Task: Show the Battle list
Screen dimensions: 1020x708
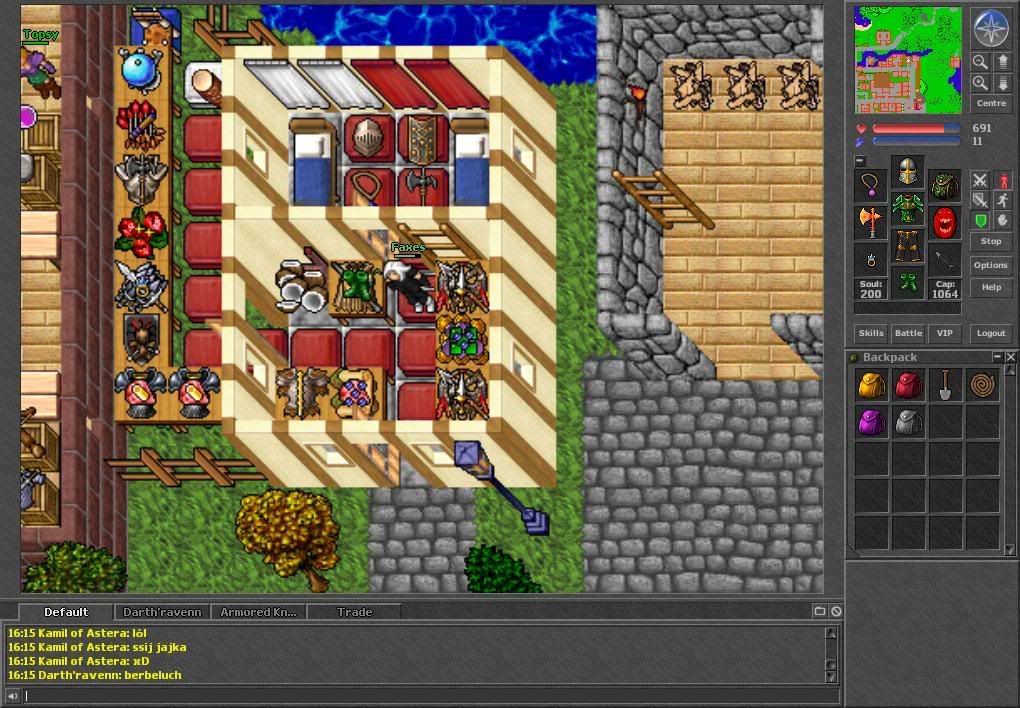Action: click(x=908, y=333)
